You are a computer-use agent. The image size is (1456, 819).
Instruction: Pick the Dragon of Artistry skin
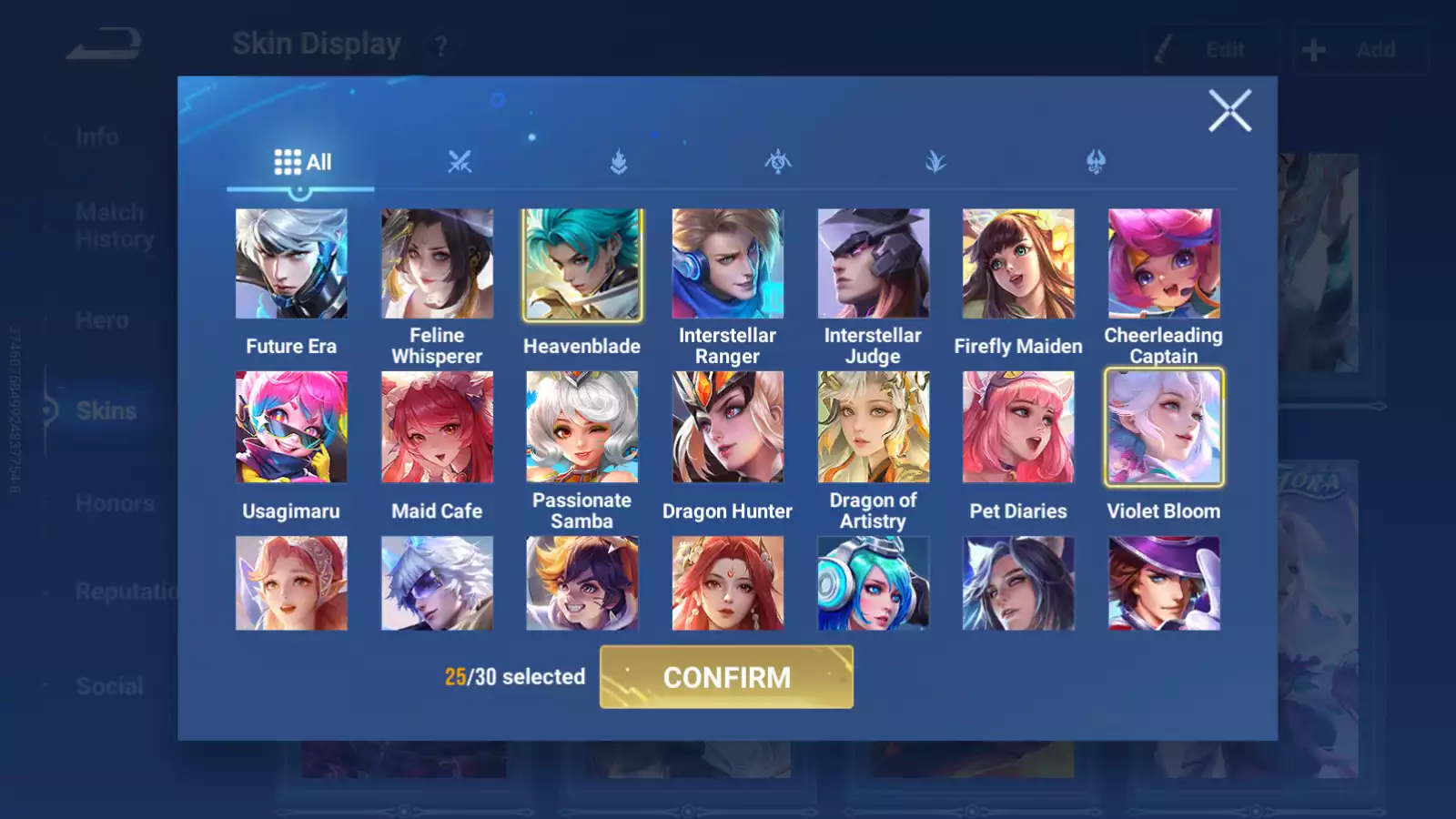(873, 427)
